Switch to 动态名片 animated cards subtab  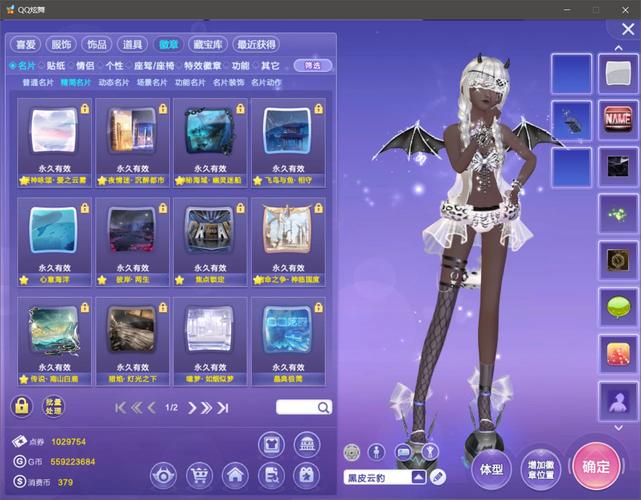click(x=112, y=82)
